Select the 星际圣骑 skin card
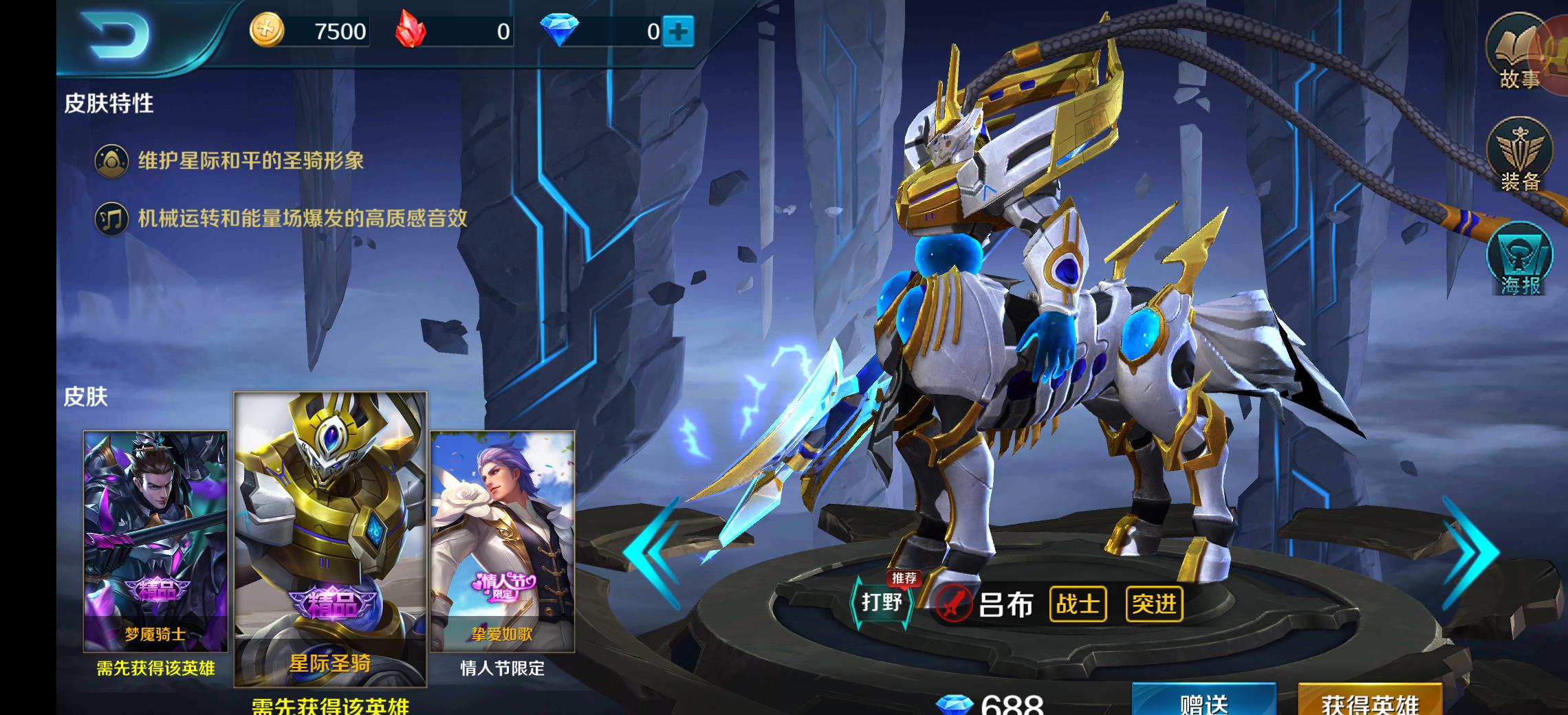Image resolution: width=1568 pixels, height=715 pixels. tap(330, 539)
